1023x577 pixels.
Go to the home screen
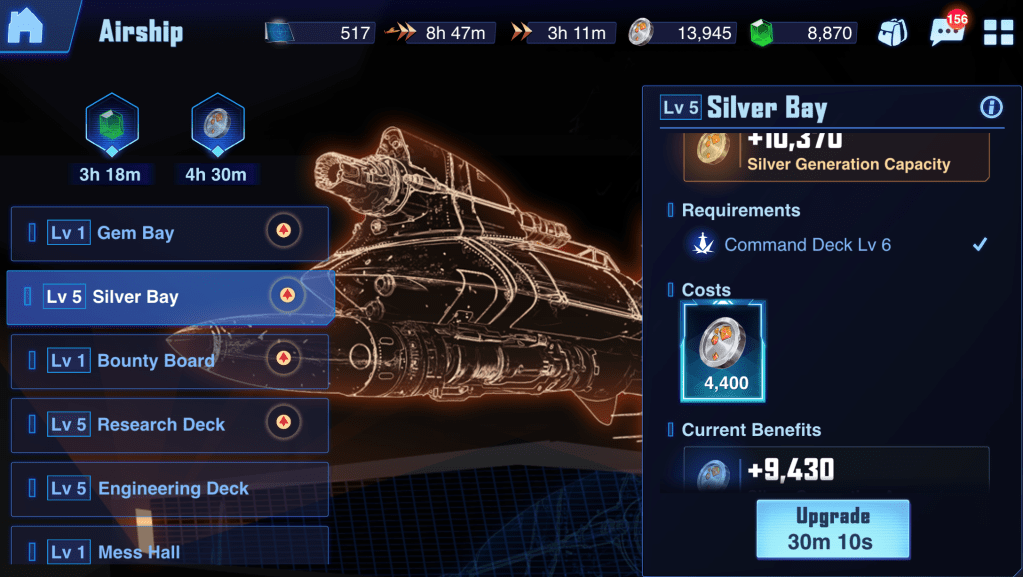26,27
